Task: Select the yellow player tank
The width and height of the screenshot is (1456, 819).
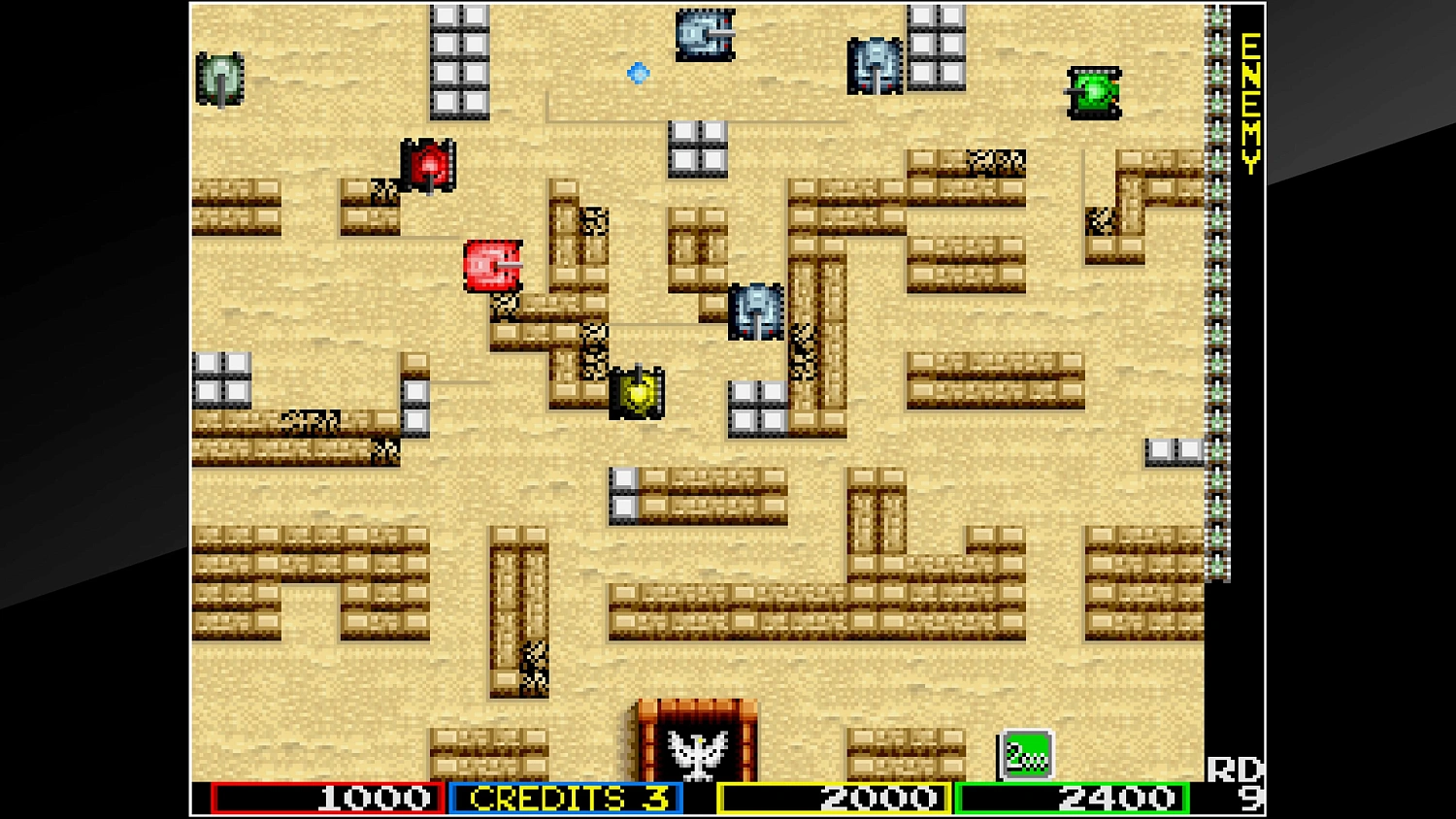Action: click(638, 393)
